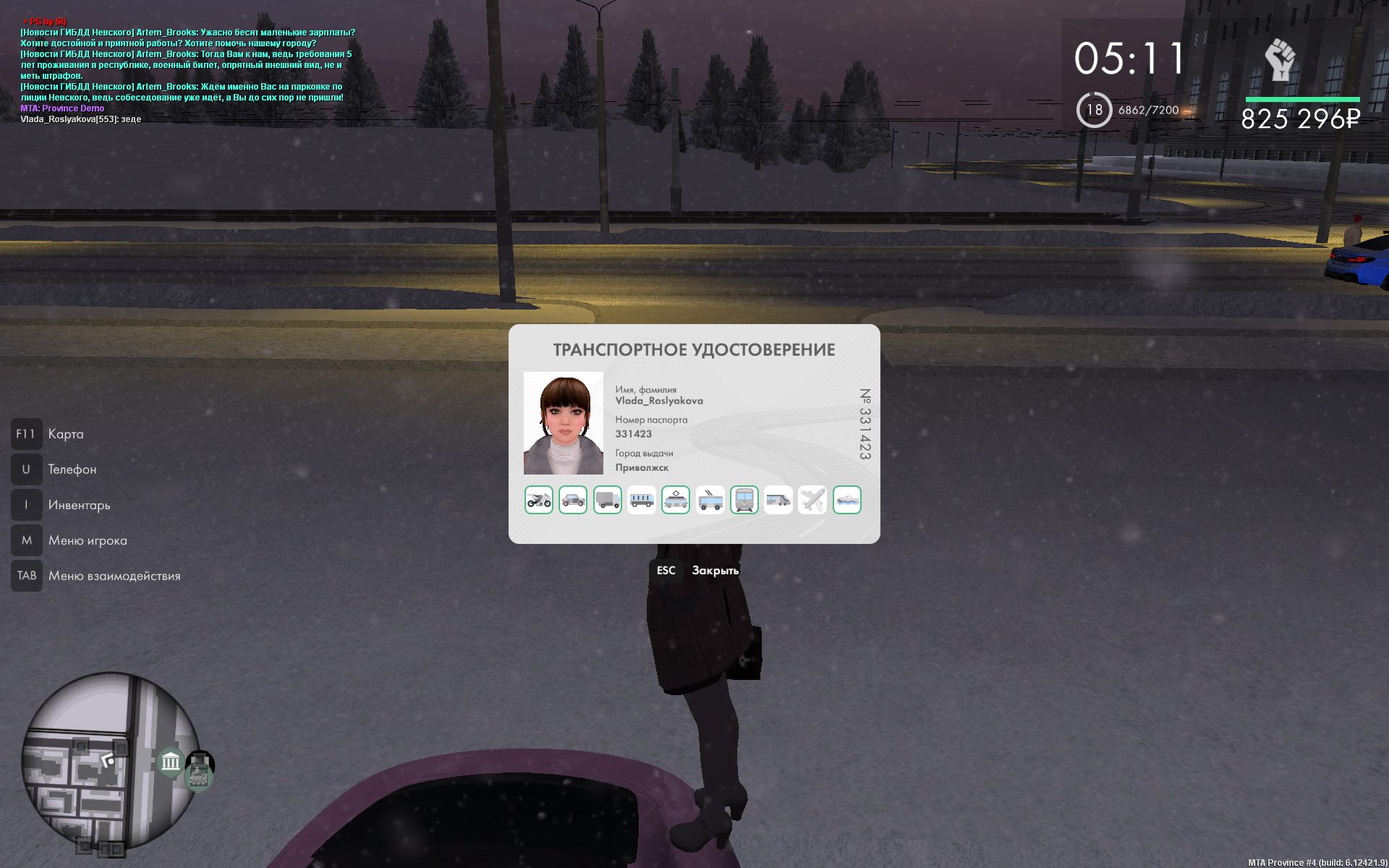Select the front-facing metro train icon
The image size is (1389, 868).
pos(744,500)
